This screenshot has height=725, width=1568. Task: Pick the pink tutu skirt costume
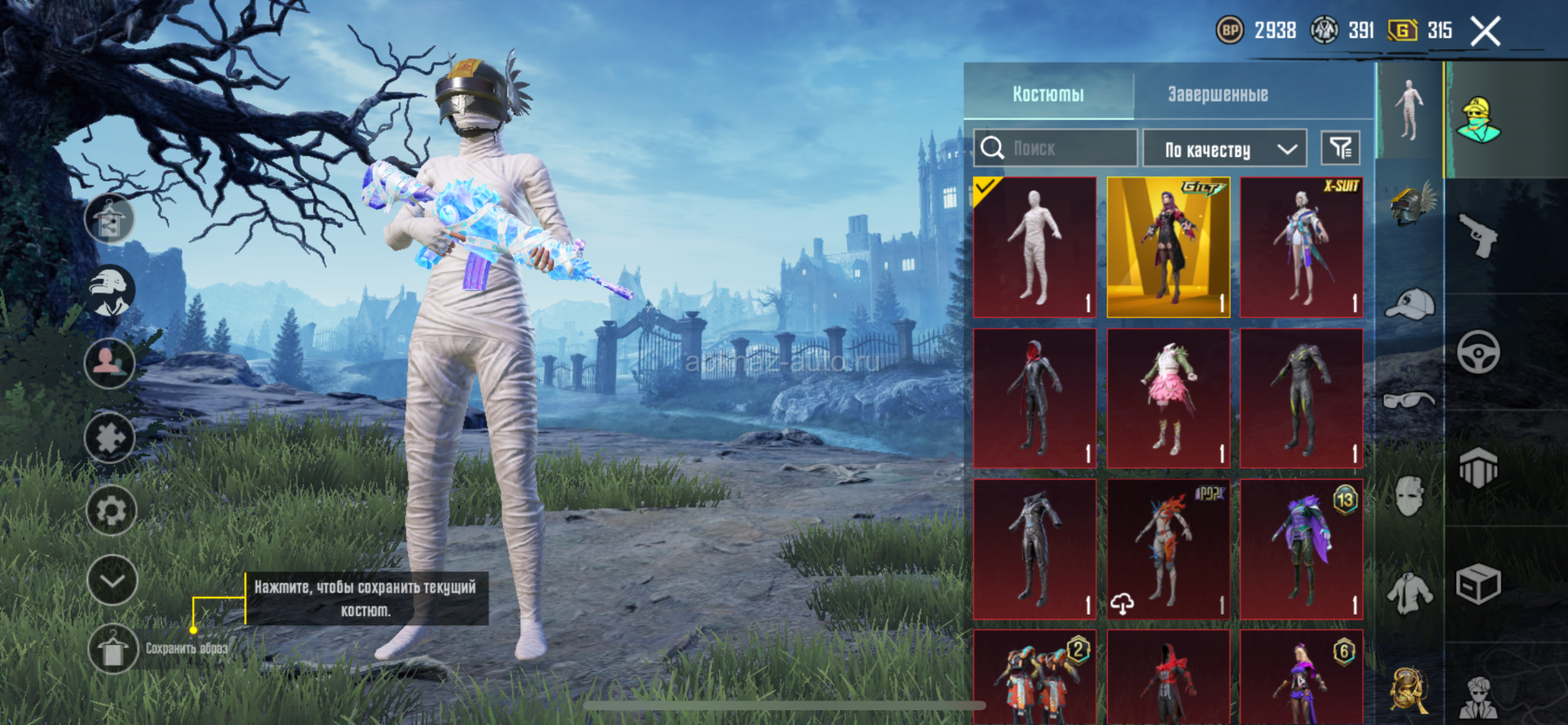point(1168,398)
